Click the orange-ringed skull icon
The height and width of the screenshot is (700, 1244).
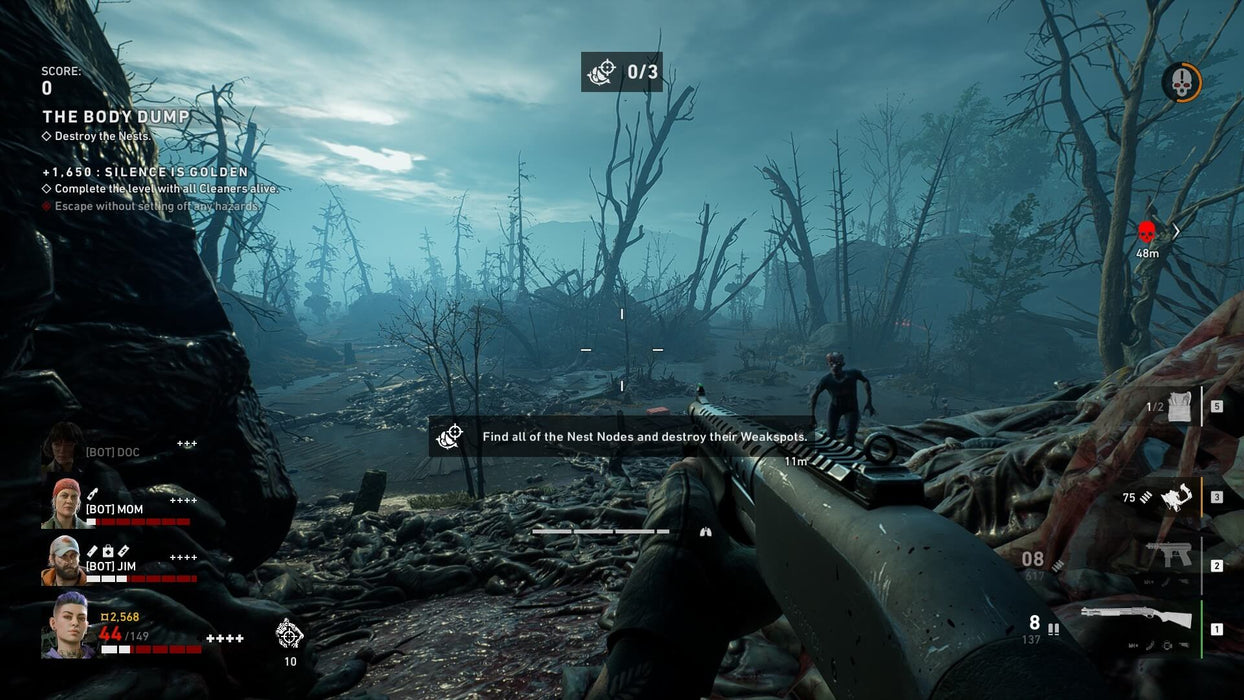1181,82
